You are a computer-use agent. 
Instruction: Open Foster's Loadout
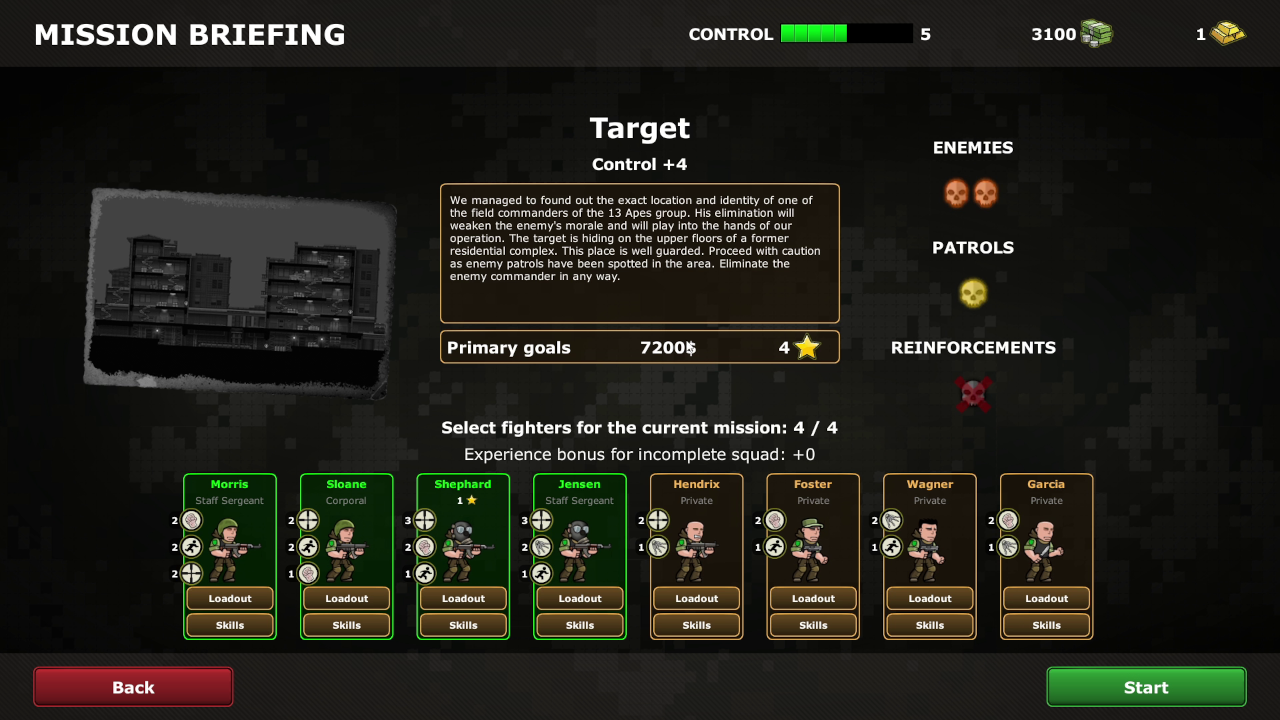pyautogui.click(x=813, y=598)
